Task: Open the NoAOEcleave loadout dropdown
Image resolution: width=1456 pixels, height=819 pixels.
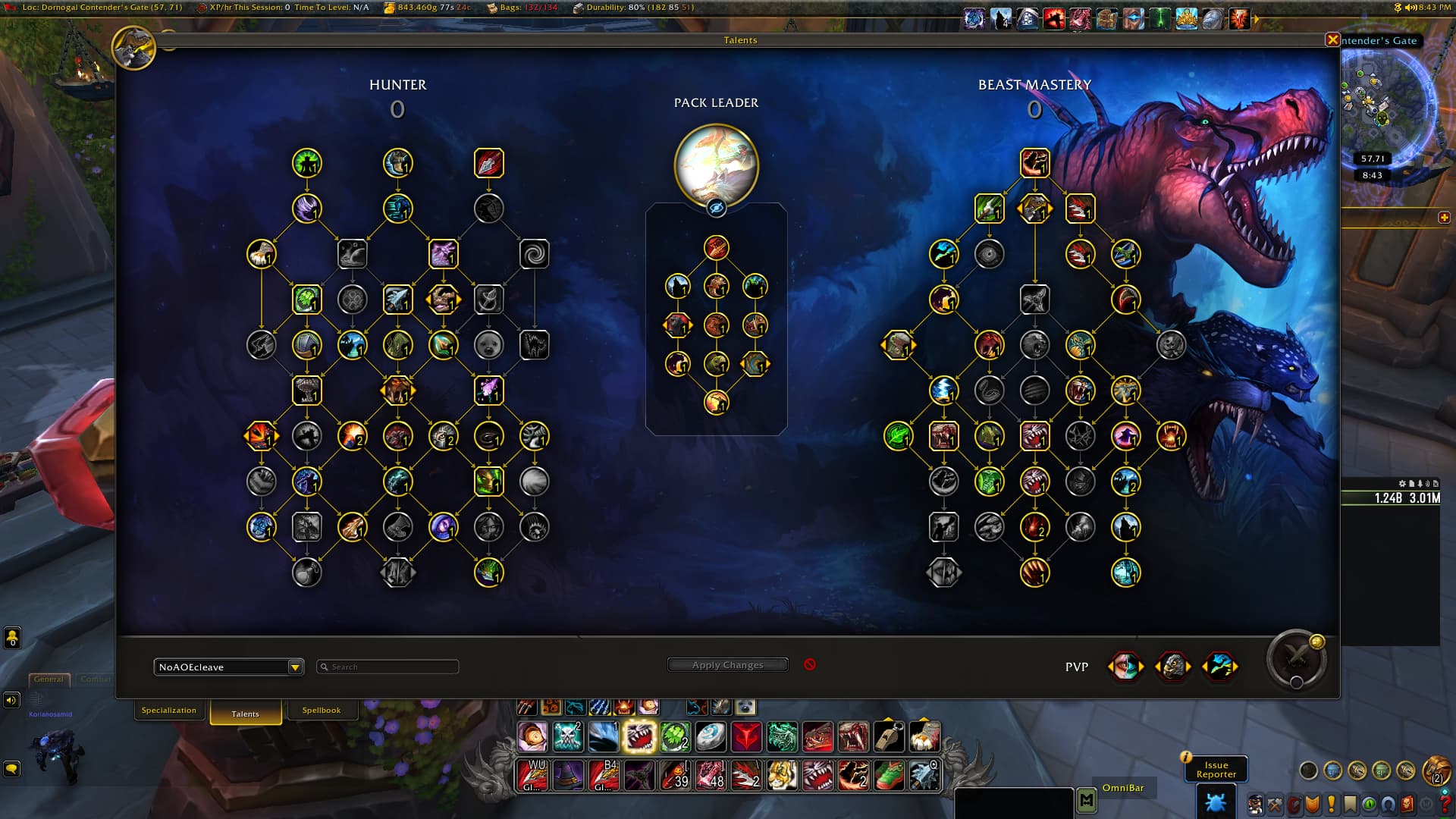Action: (295, 667)
